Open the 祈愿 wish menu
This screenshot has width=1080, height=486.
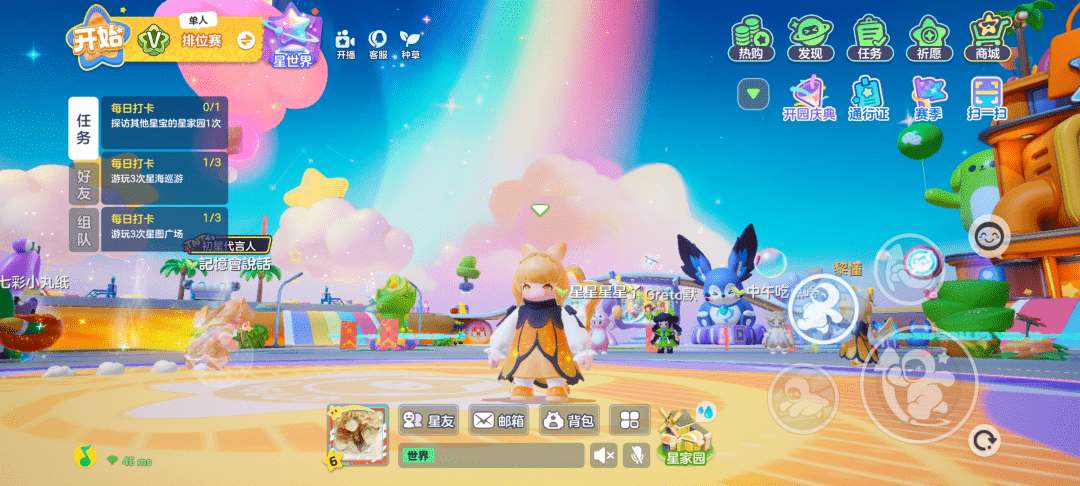[929, 39]
